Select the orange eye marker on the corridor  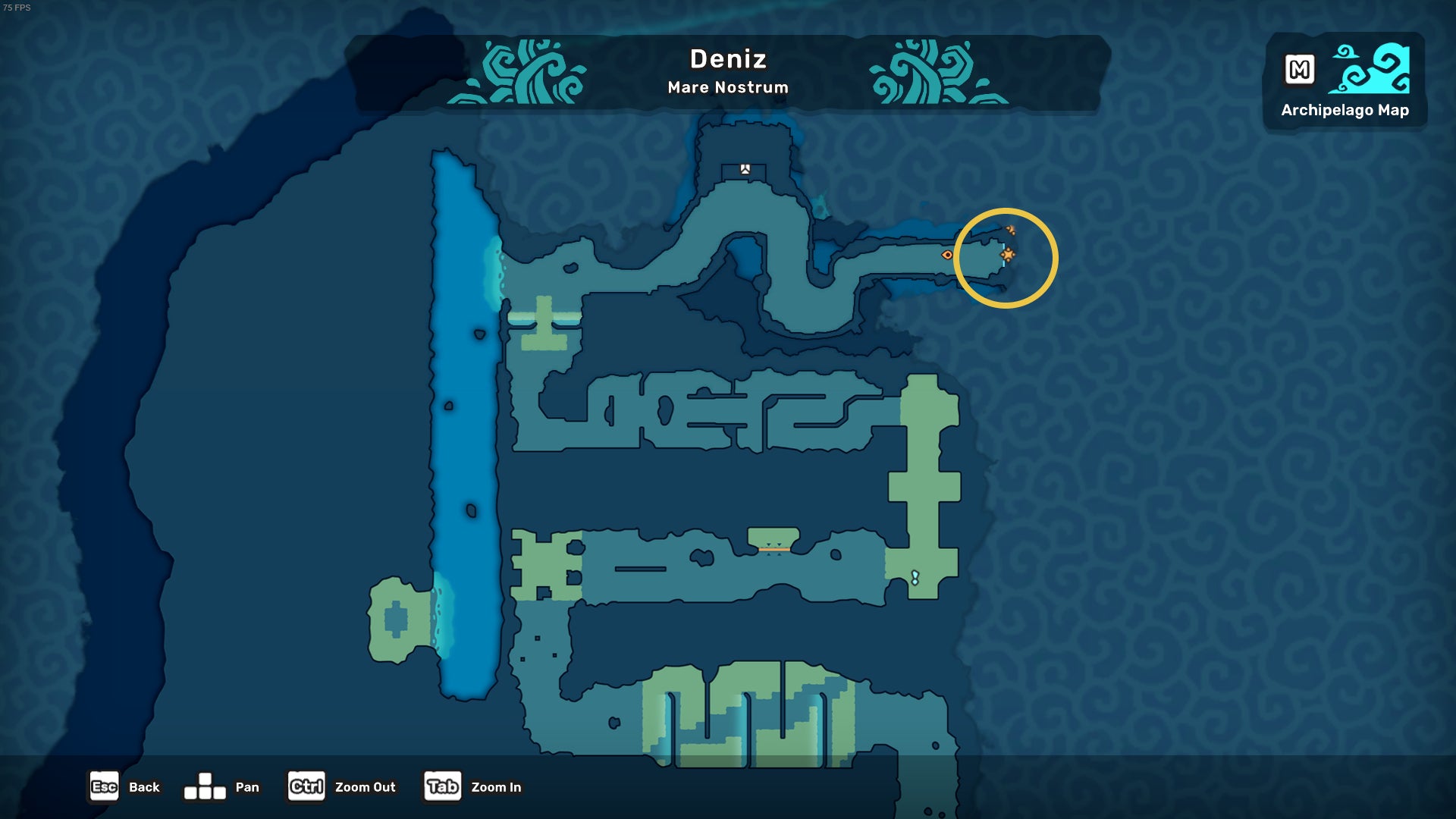pyautogui.click(x=947, y=256)
